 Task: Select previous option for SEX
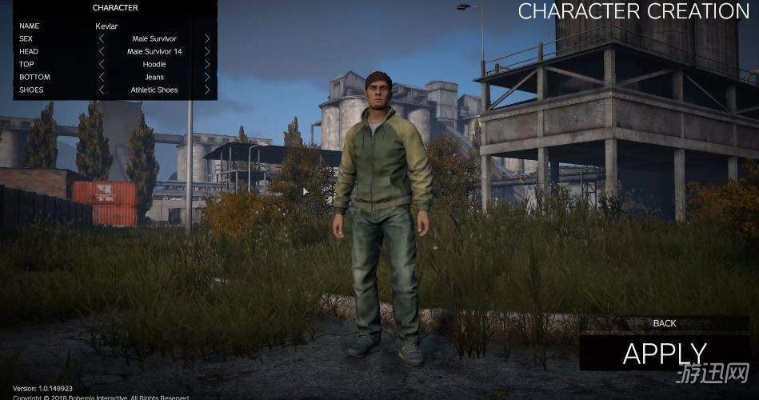[x=101, y=39]
